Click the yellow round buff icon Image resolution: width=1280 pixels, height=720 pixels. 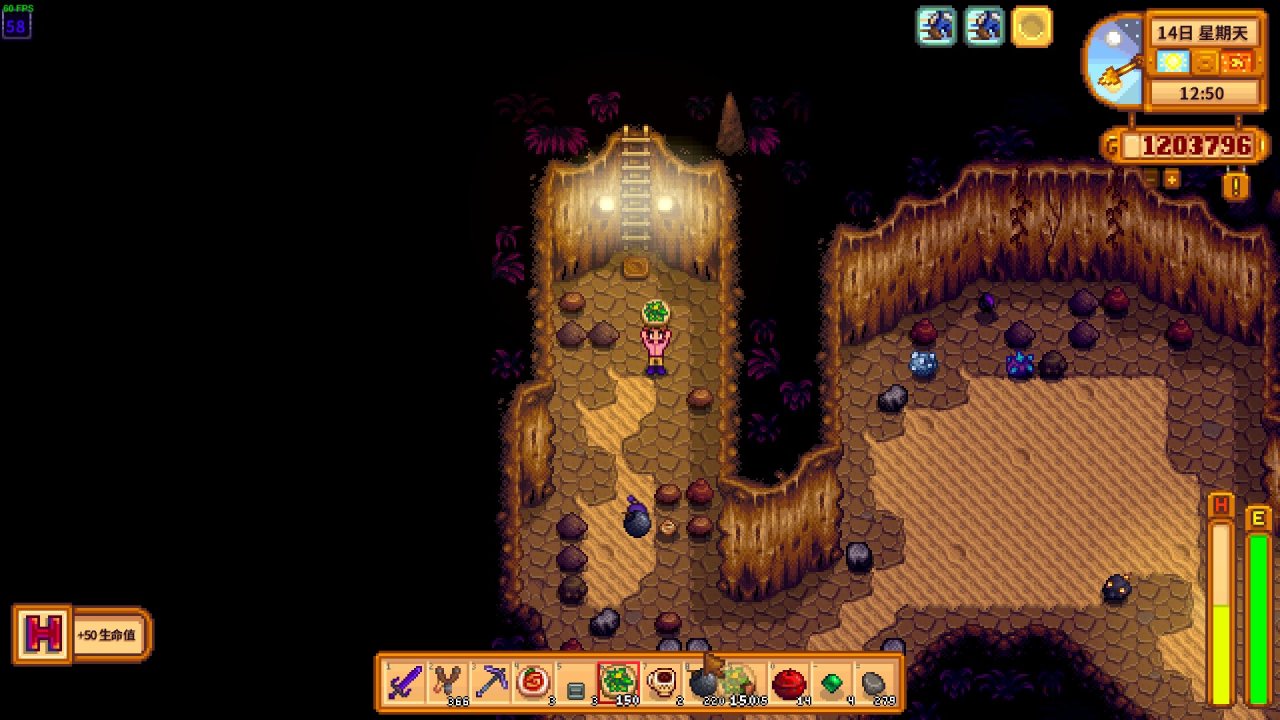tap(1031, 27)
